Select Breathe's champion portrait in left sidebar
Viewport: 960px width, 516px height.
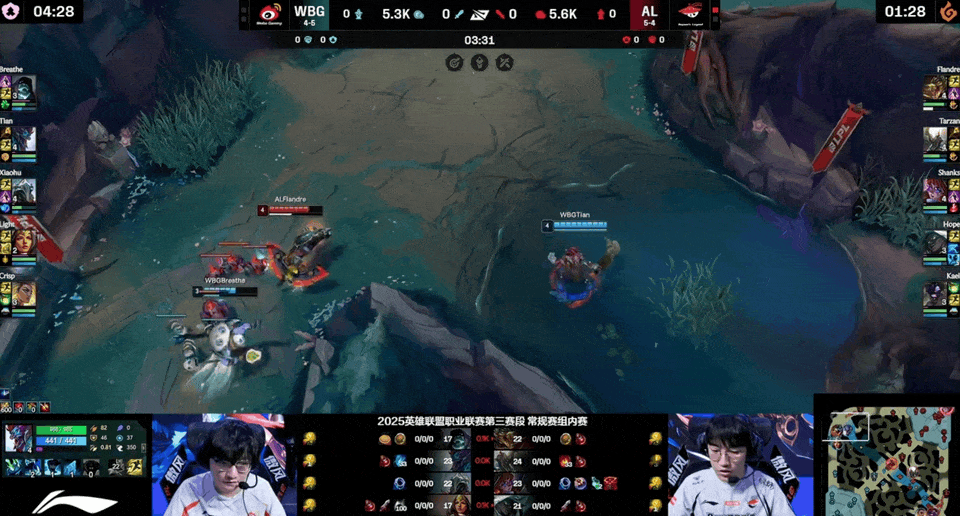click(24, 87)
